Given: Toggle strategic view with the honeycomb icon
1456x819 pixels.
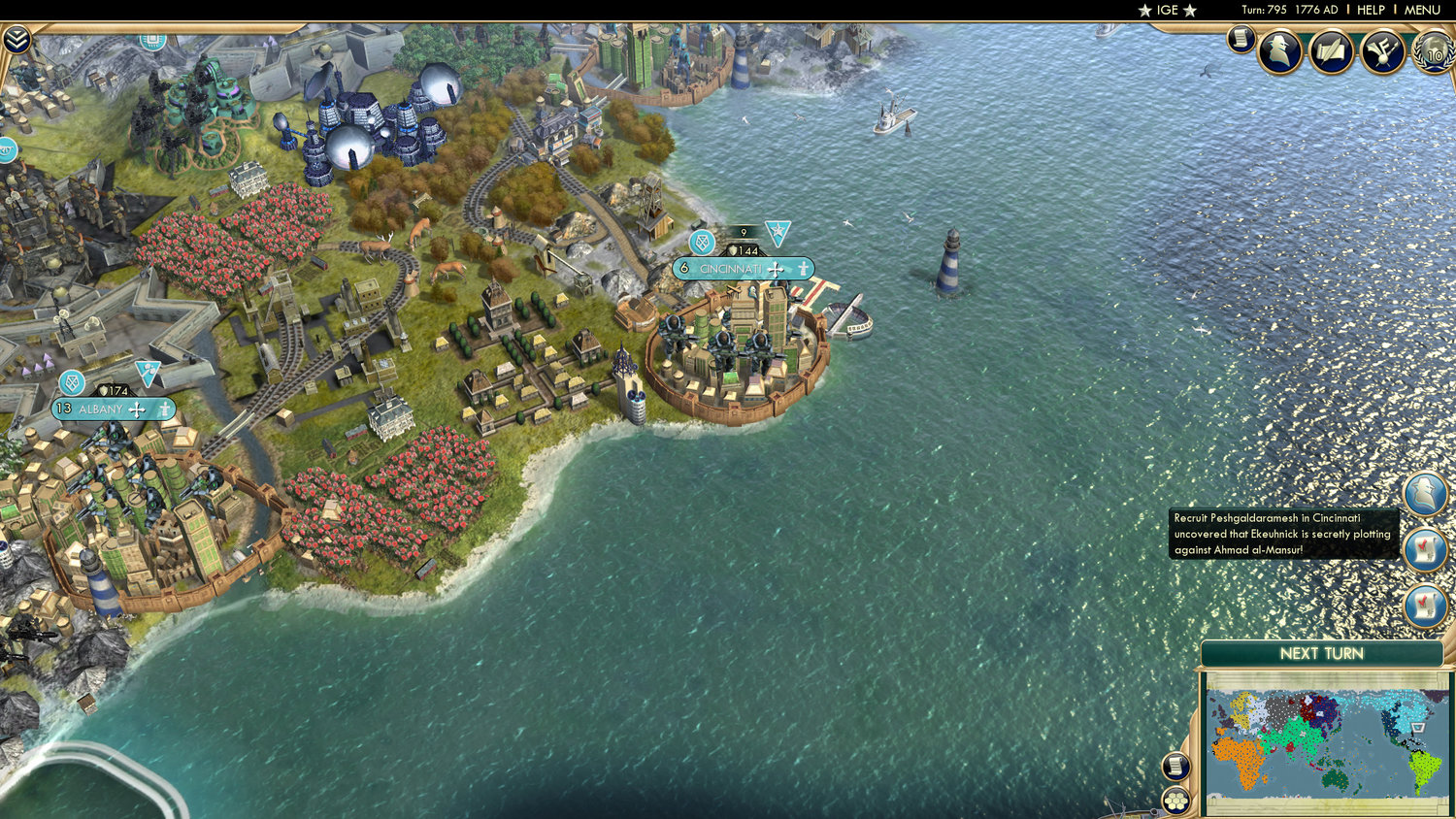Looking at the screenshot, I should click(x=1175, y=800).
